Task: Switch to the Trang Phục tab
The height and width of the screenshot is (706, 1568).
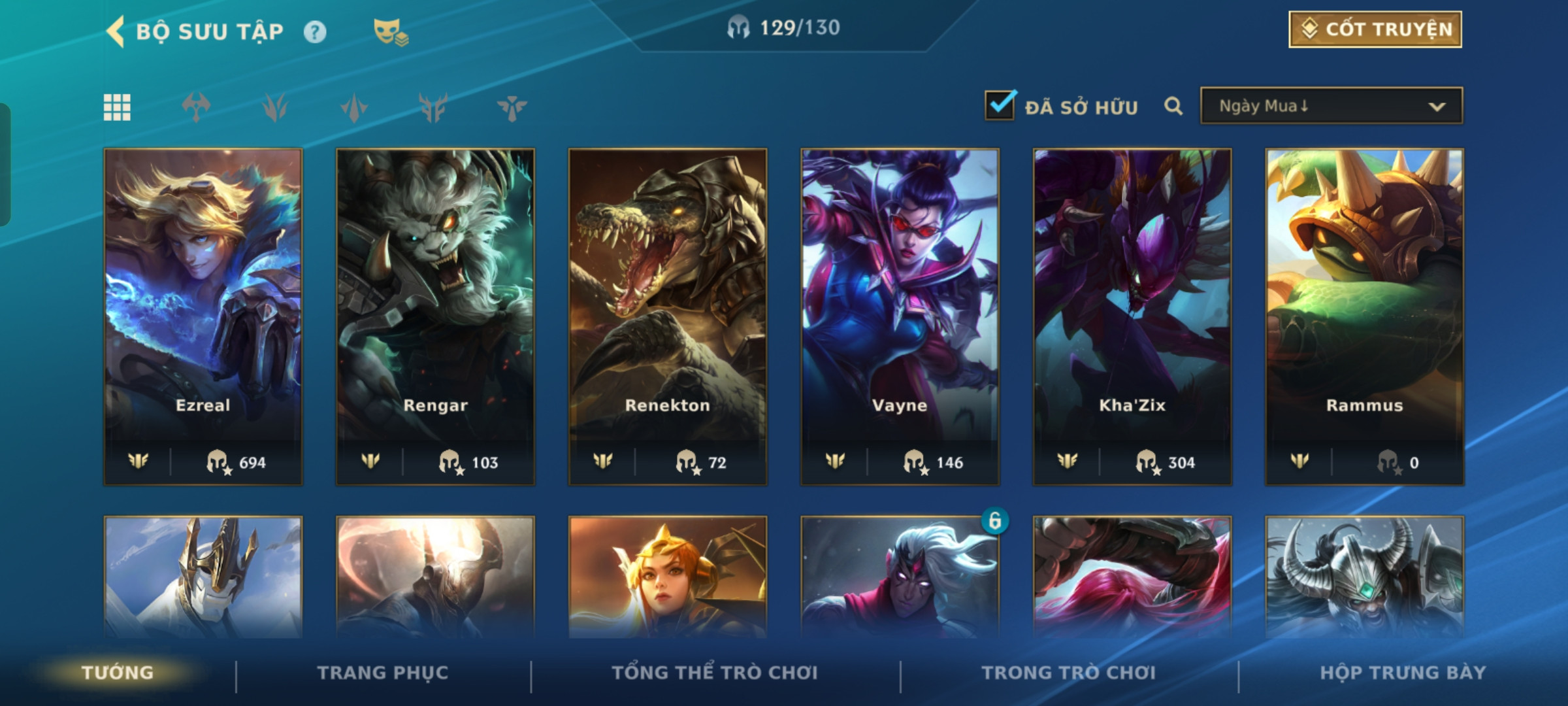Action: point(383,673)
